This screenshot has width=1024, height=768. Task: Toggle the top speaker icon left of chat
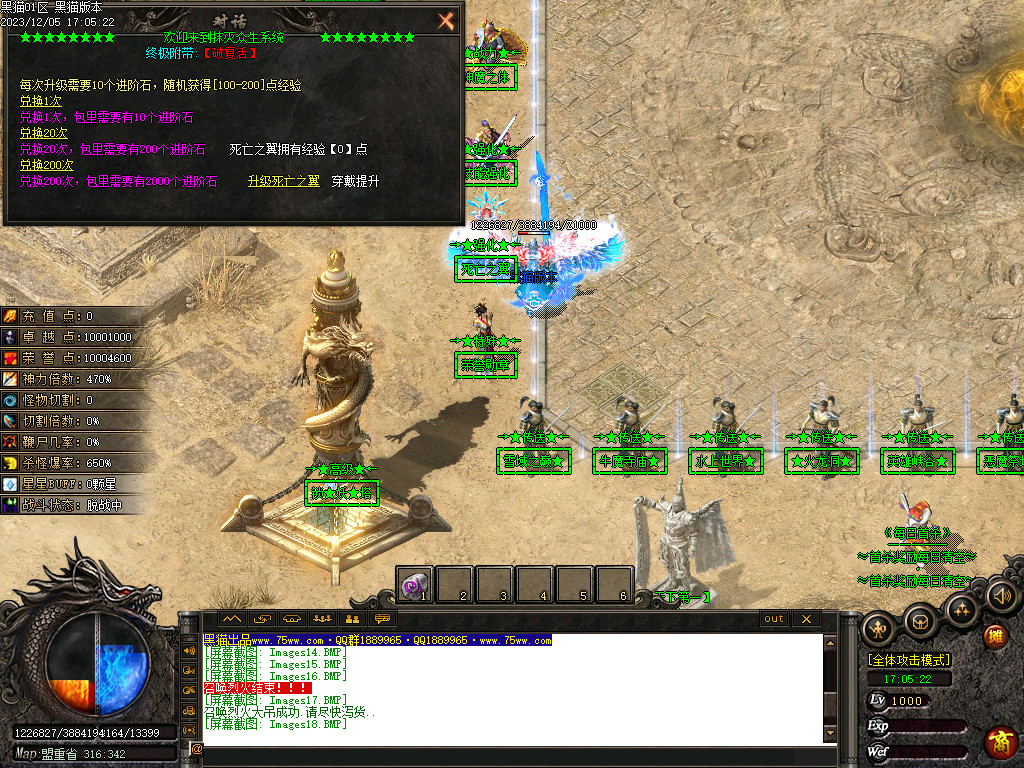pyautogui.click(x=189, y=650)
